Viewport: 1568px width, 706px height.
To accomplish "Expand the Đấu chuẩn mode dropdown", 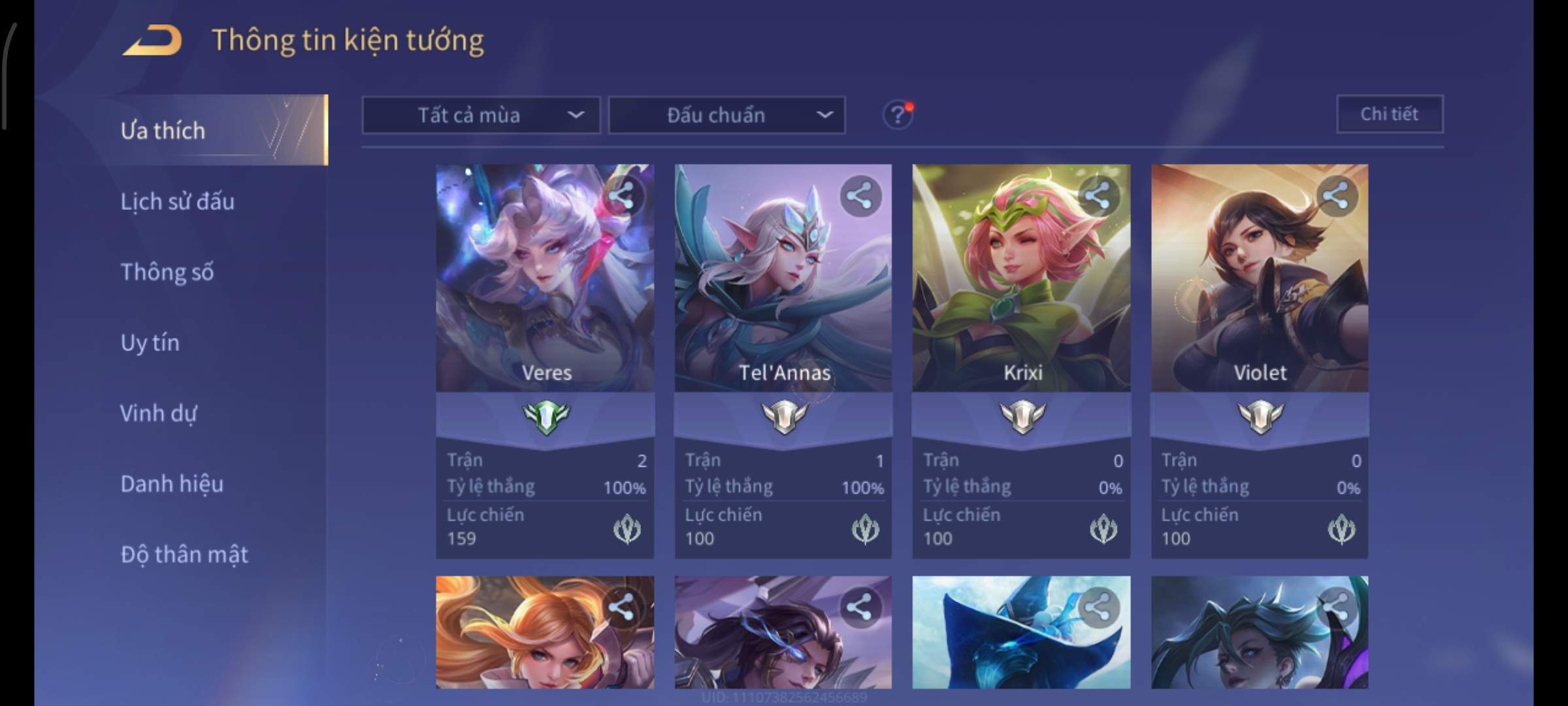I will [x=727, y=116].
